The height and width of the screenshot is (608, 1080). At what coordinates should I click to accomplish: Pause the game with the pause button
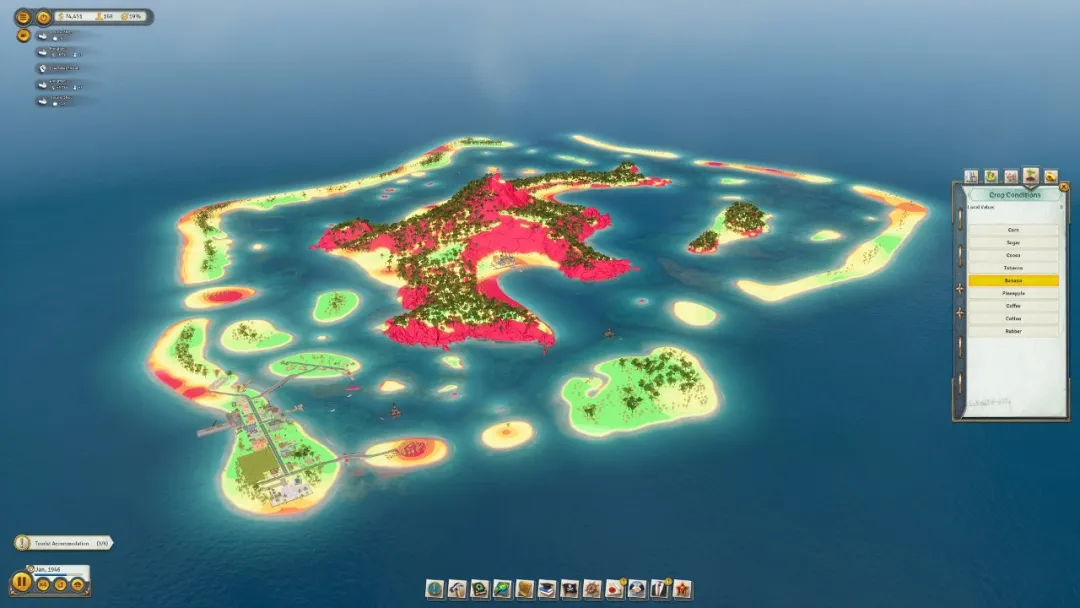coord(21,582)
